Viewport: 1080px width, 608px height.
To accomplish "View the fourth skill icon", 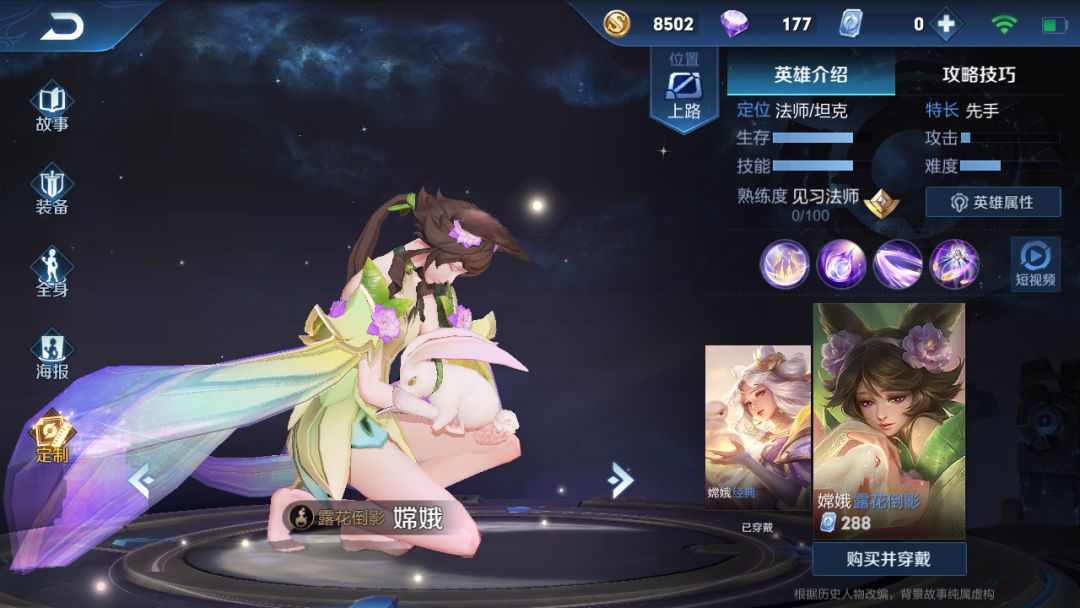I will 954,265.
